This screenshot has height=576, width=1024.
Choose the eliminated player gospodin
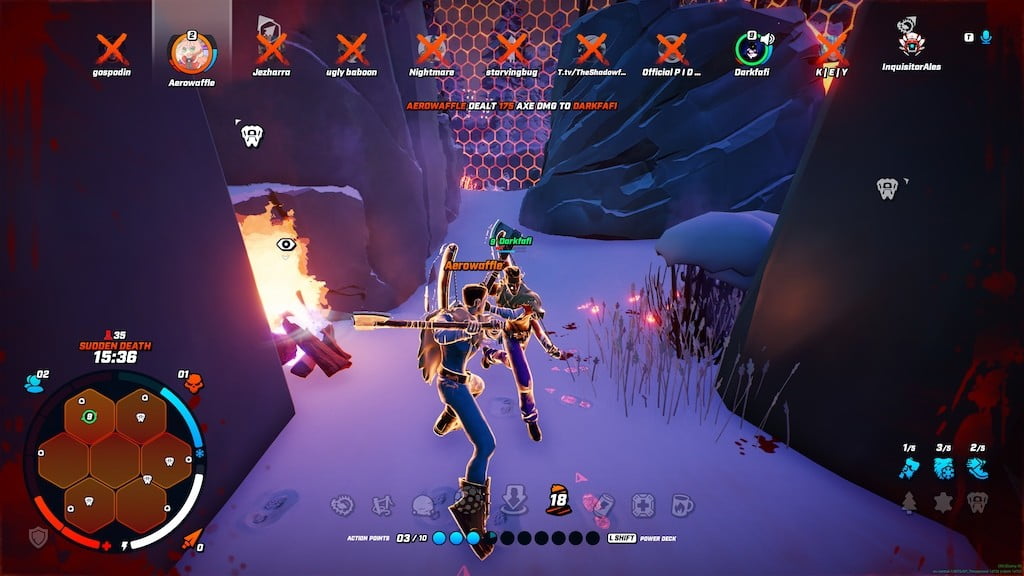111,48
